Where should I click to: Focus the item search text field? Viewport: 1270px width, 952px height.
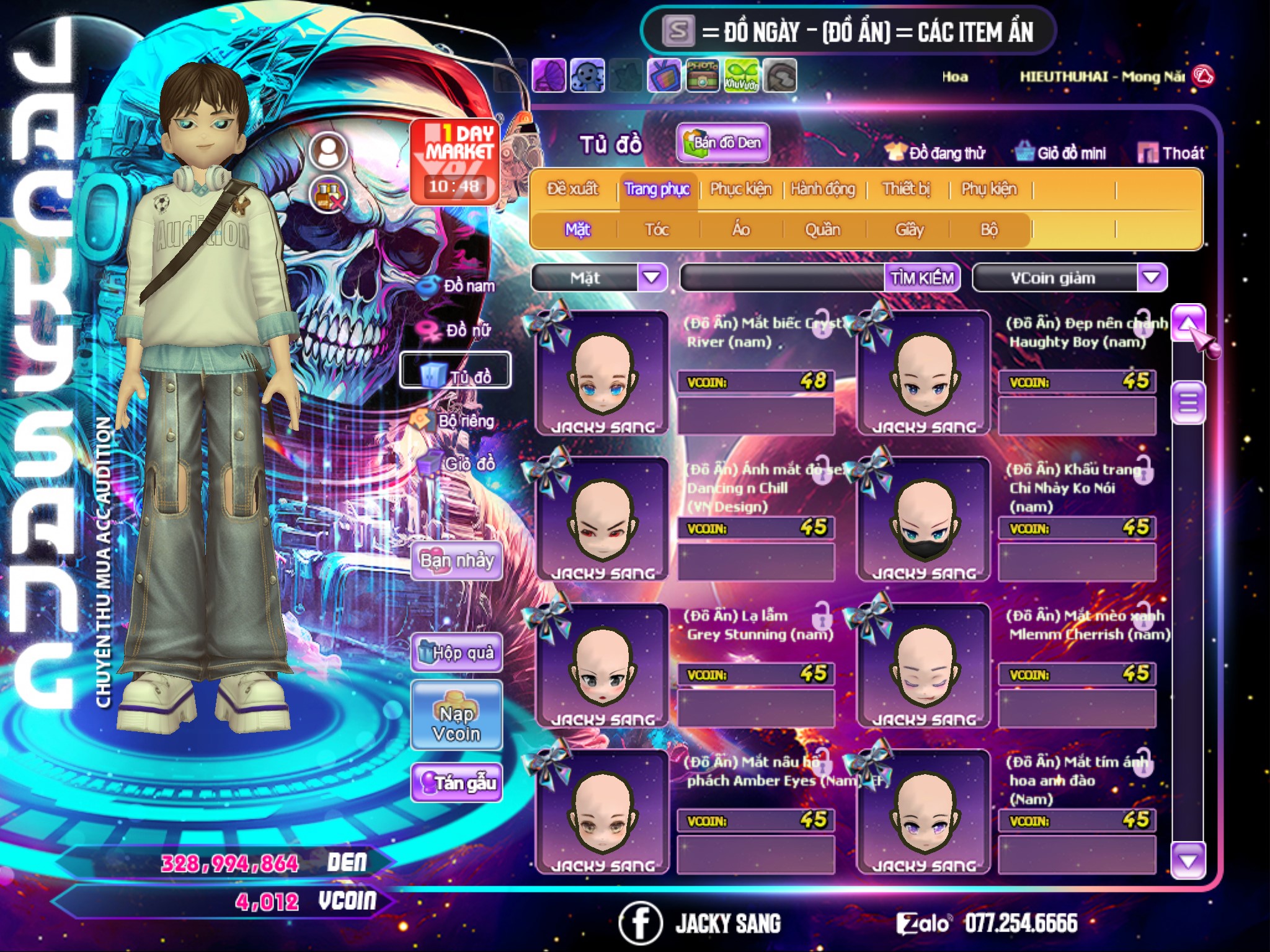click(783, 278)
